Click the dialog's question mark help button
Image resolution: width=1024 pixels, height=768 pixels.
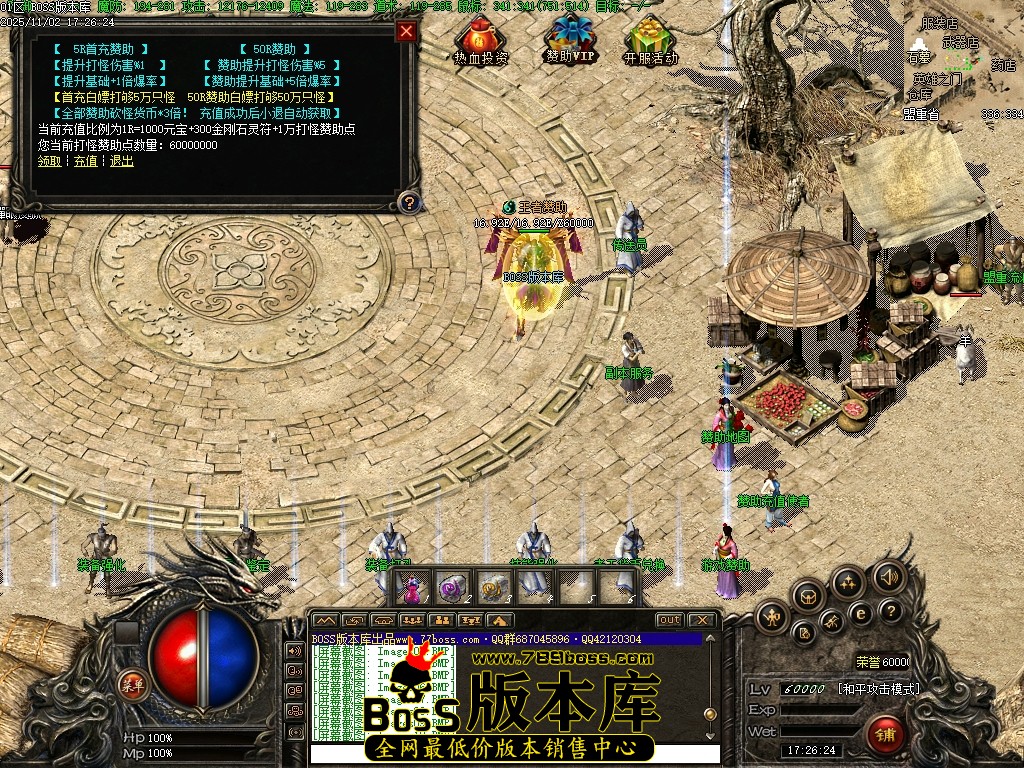point(407,203)
